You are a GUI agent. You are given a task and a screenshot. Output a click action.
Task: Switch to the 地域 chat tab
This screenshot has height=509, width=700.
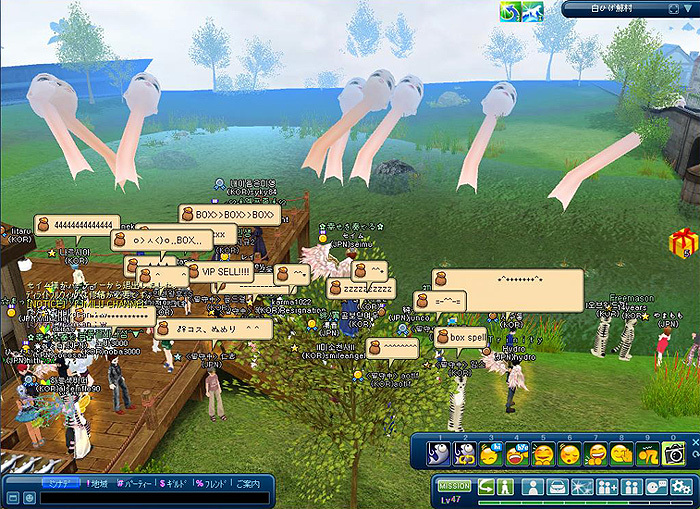tap(97, 484)
